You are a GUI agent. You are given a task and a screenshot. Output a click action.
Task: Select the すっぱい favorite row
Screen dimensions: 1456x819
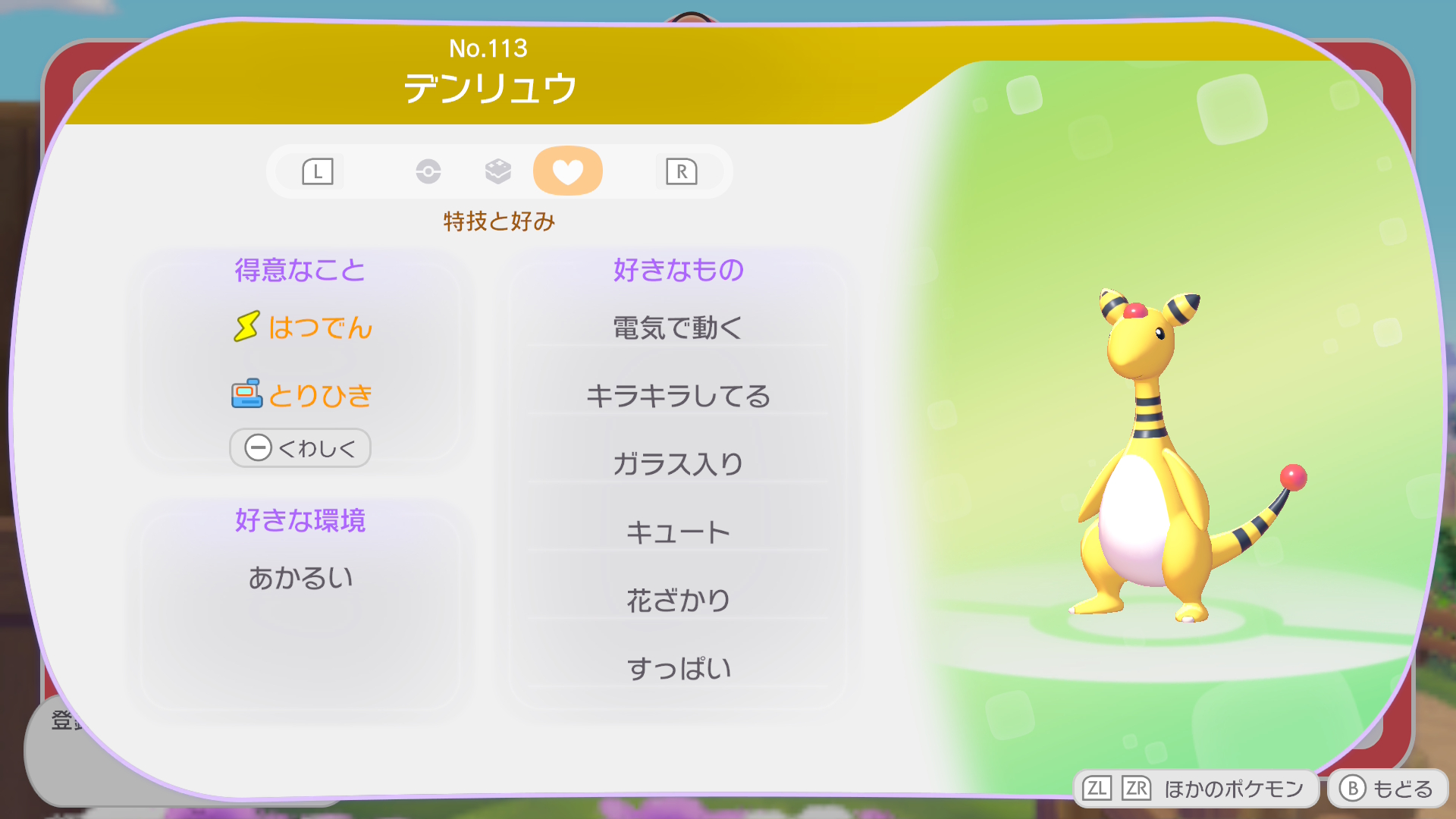point(678,668)
